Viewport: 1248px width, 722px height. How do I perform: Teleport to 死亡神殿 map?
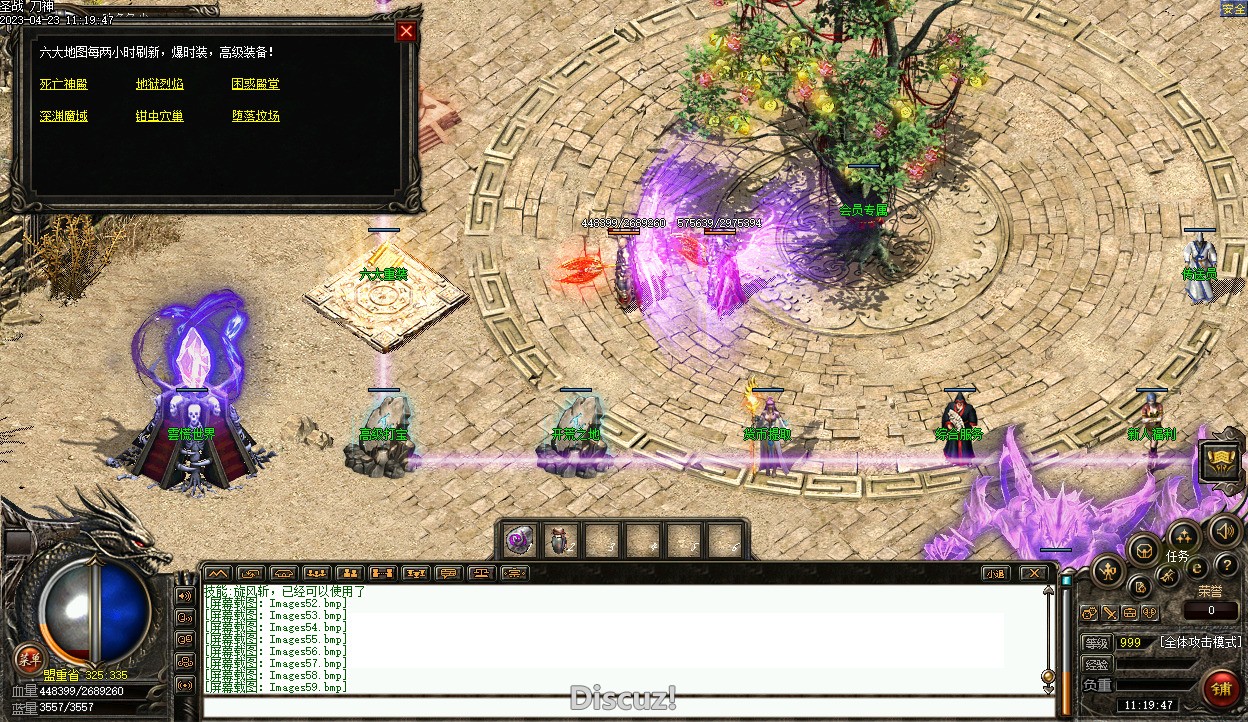click(64, 84)
